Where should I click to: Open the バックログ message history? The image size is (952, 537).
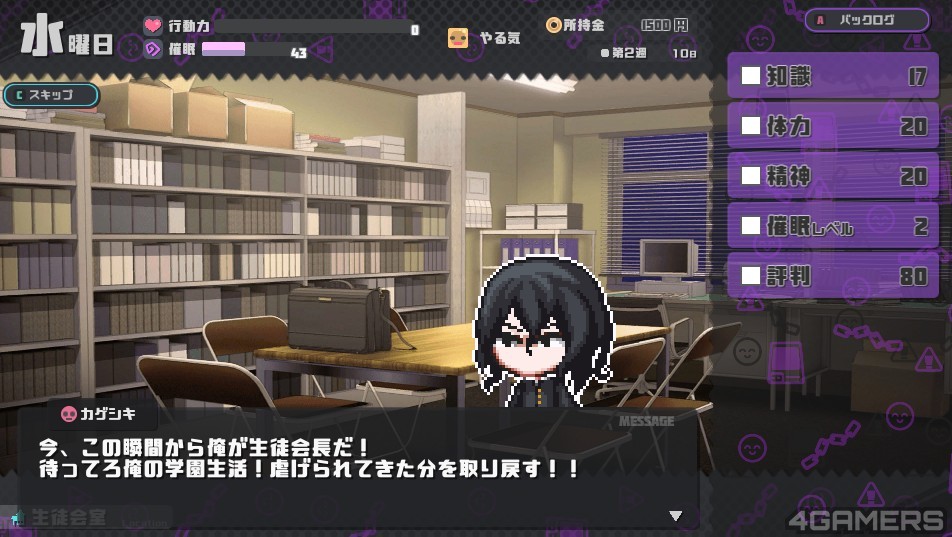(867, 20)
